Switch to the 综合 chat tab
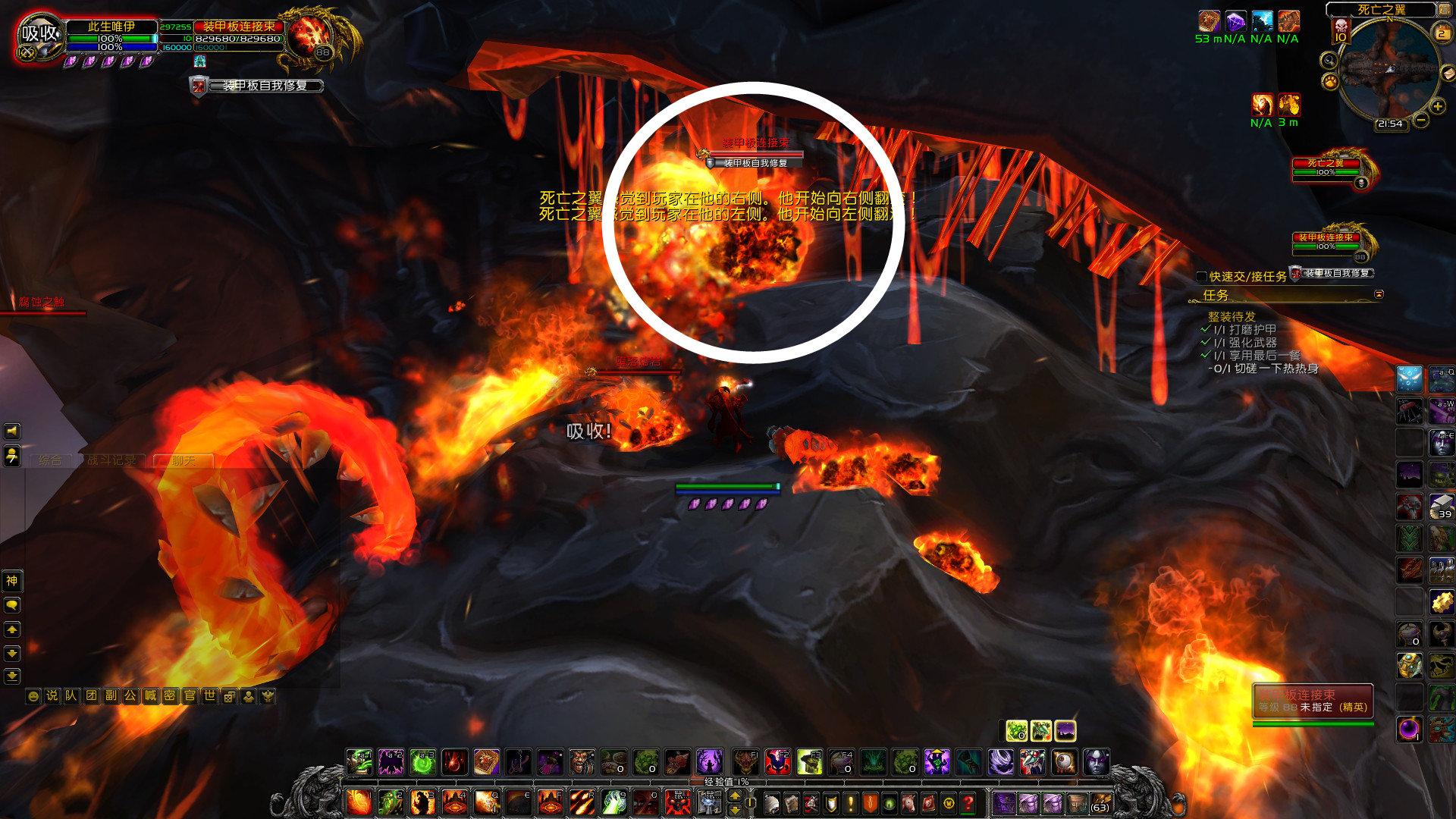Viewport: 1456px width, 819px height. pos(50,460)
